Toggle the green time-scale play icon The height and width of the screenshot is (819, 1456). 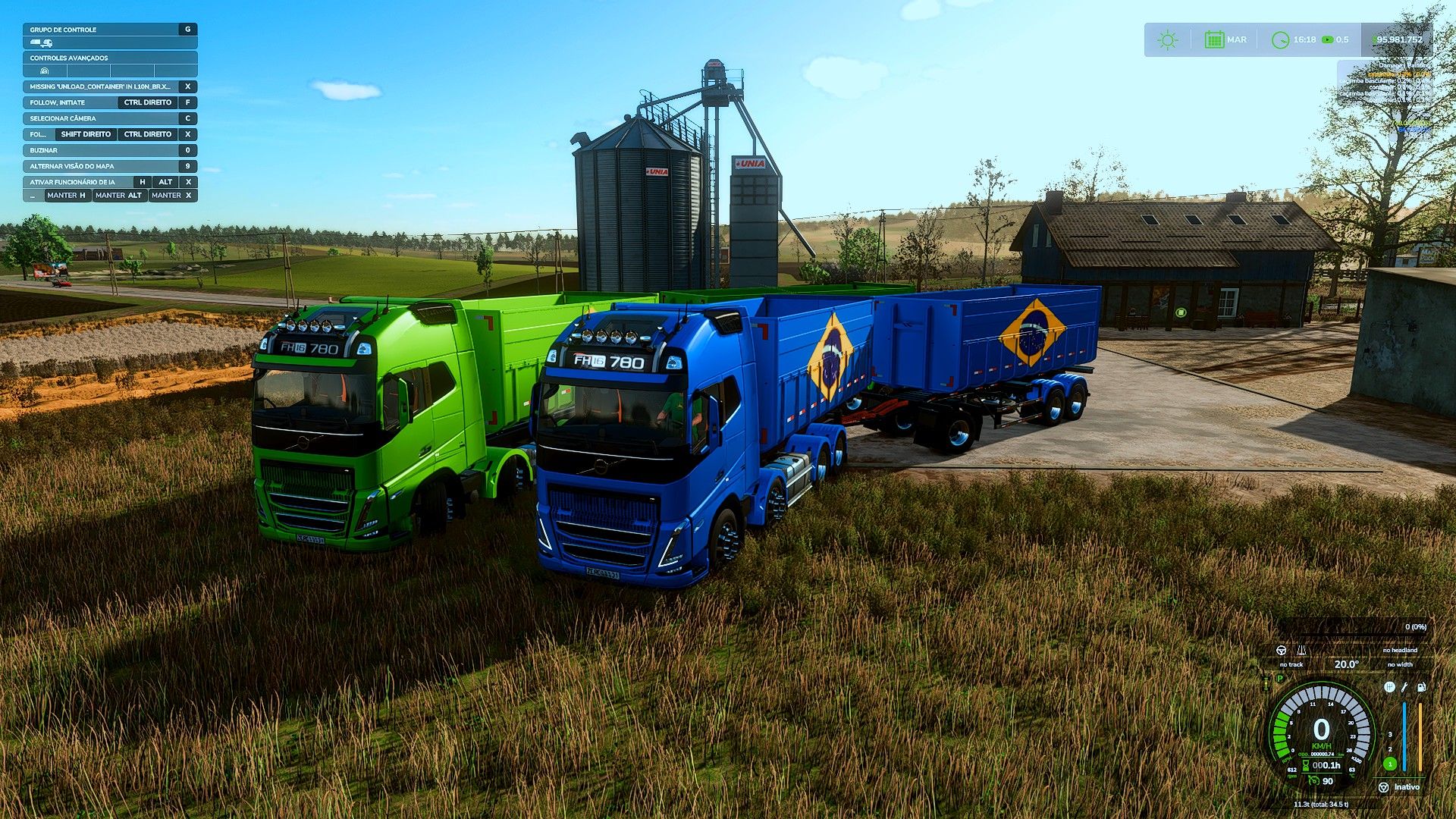coord(1327,40)
